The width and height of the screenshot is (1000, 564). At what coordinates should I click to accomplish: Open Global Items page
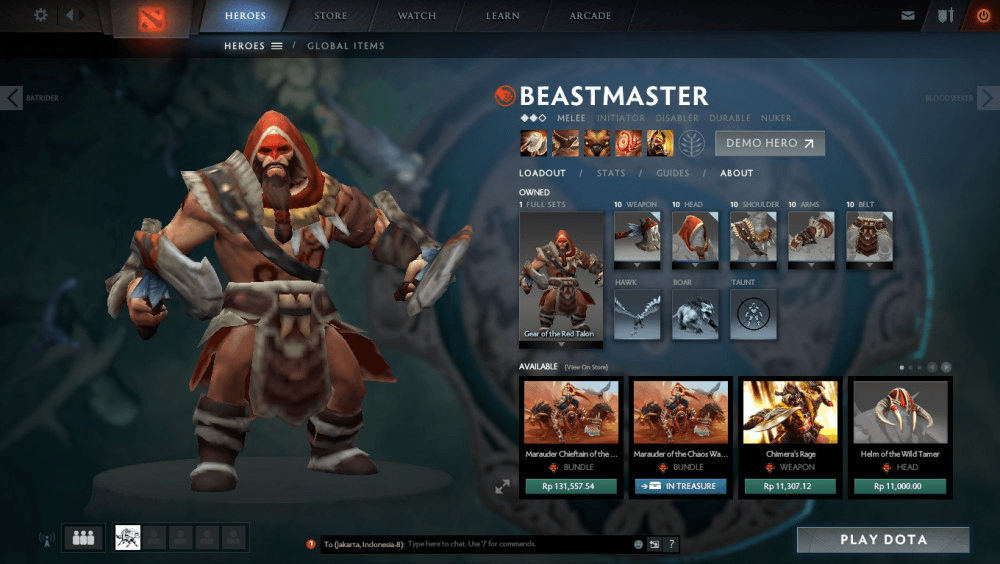345,46
